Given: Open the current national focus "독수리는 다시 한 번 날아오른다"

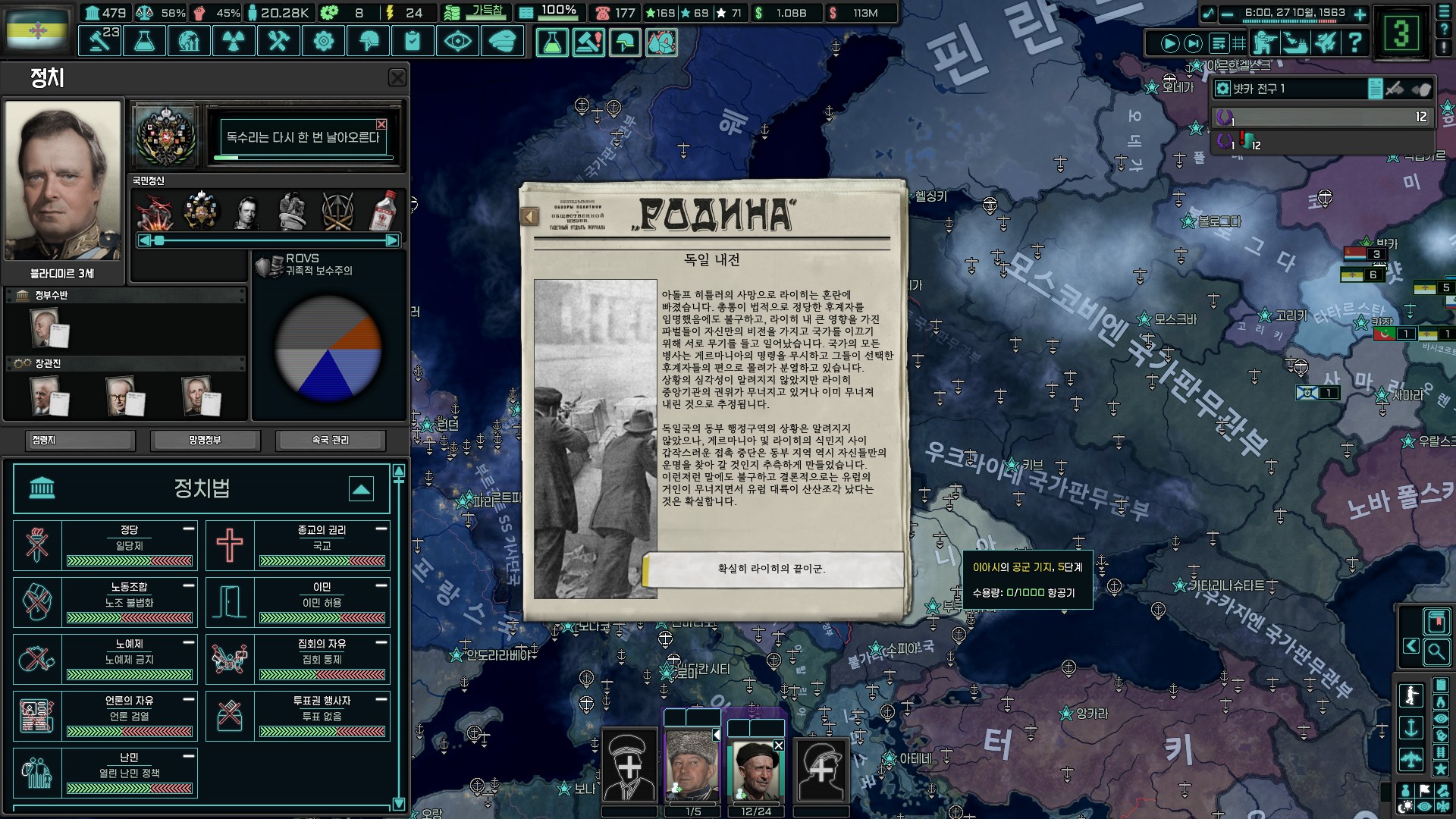Looking at the screenshot, I should point(303,138).
